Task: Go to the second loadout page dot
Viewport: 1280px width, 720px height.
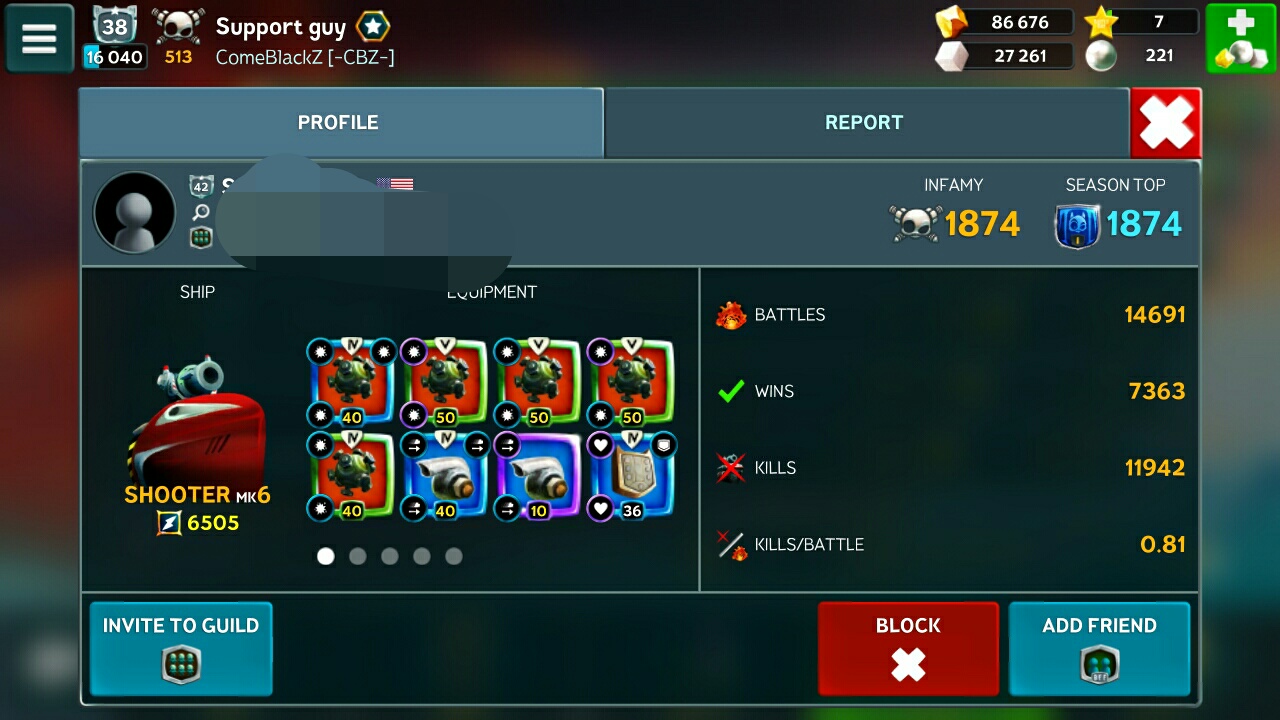Action: [x=358, y=556]
